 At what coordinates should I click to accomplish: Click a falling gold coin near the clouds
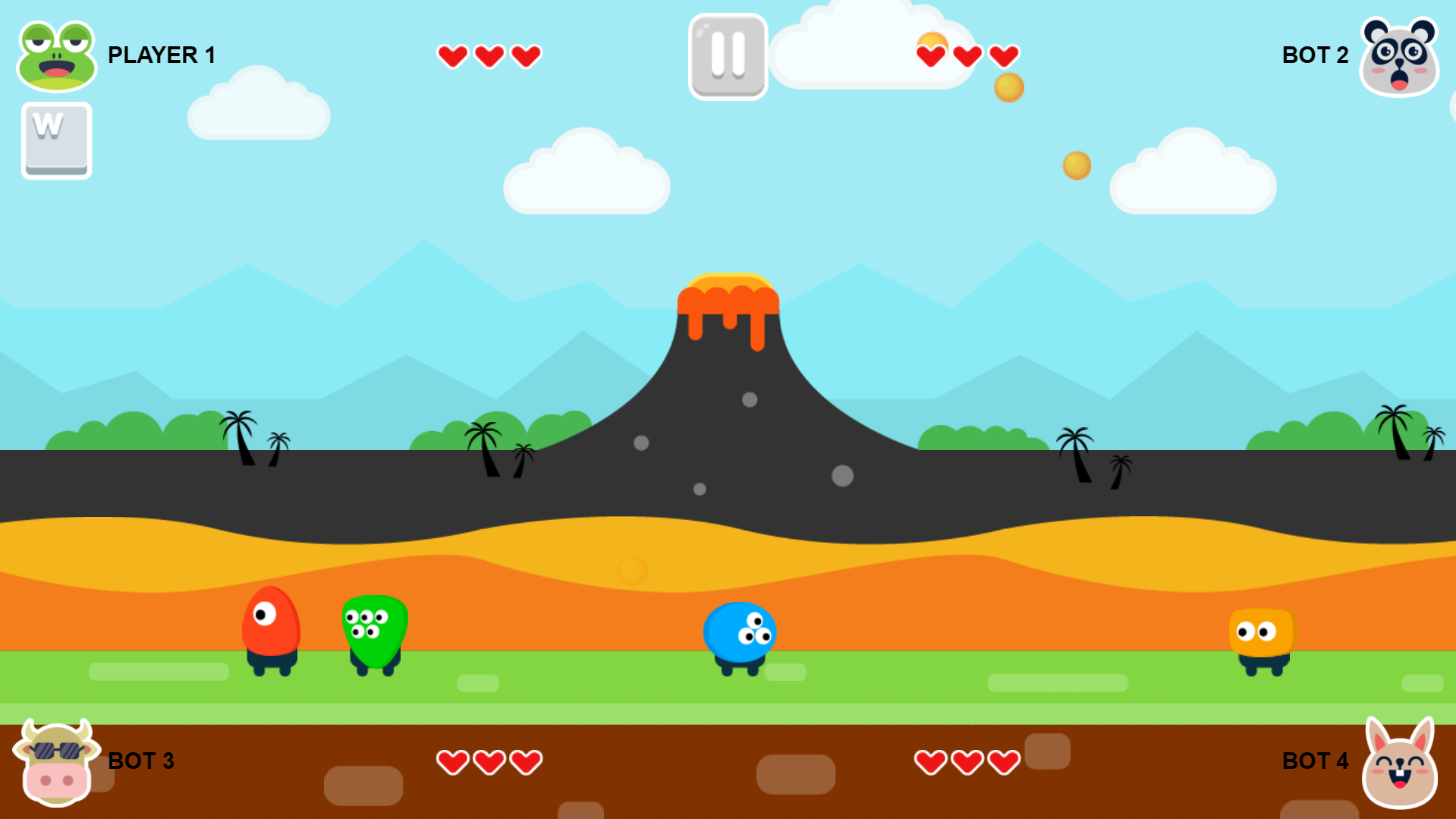pyautogui.click(x=1008, y=87)
